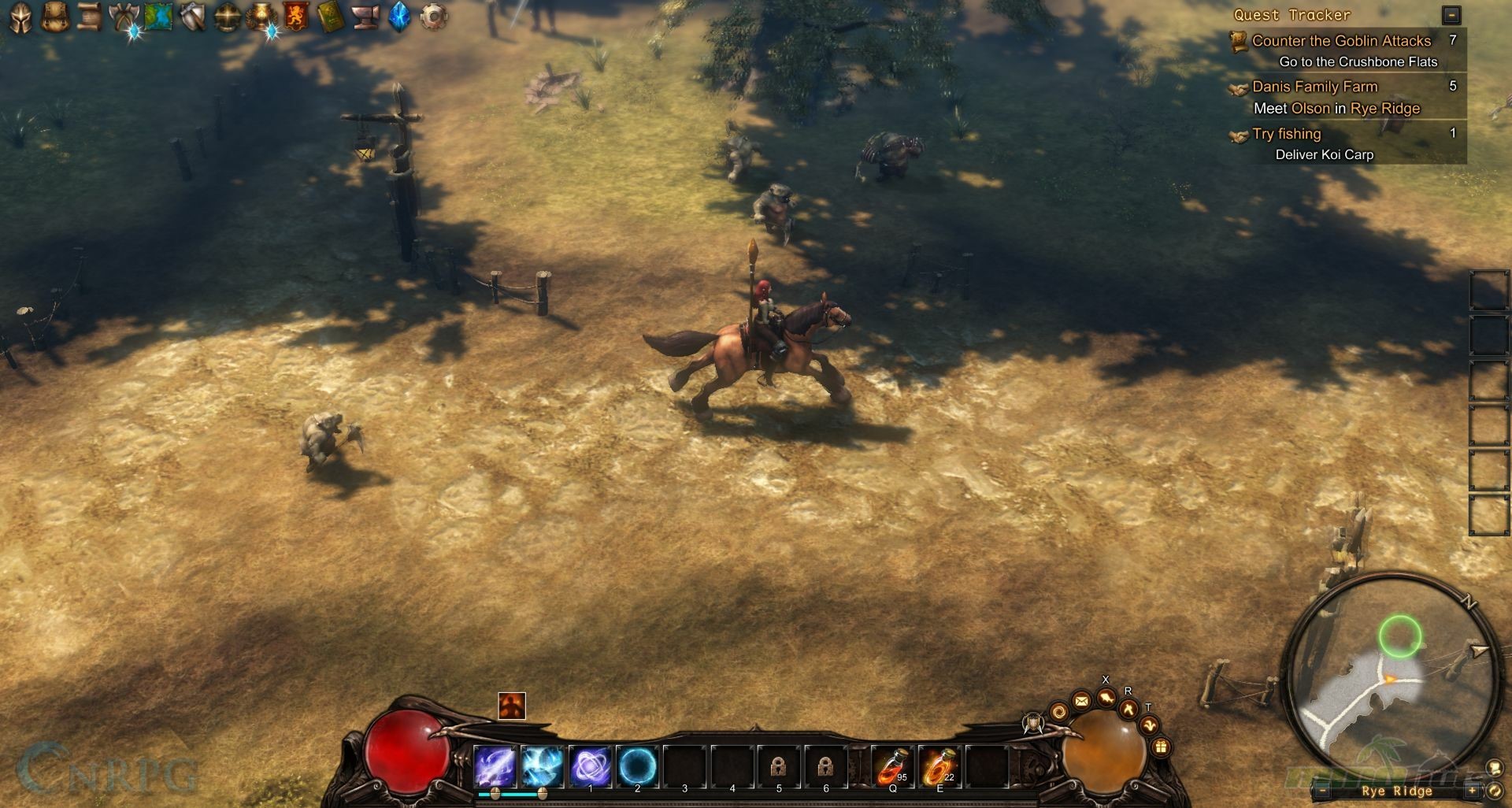Minimize the Quest Tracker panel
This screenshot has height=808, width=1512.
coord(1451,15)
